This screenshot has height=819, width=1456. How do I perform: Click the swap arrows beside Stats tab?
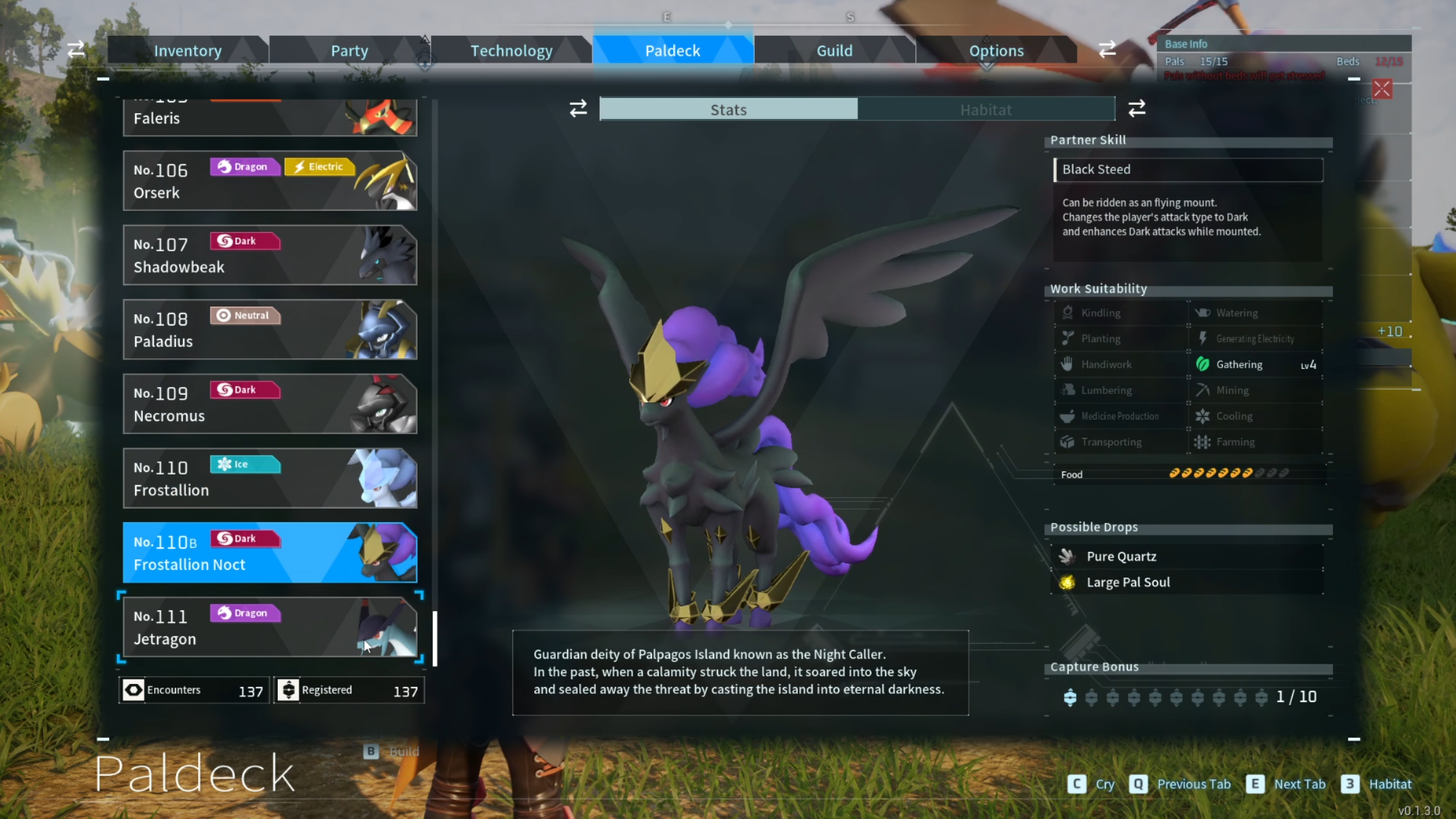pos(578,109)
